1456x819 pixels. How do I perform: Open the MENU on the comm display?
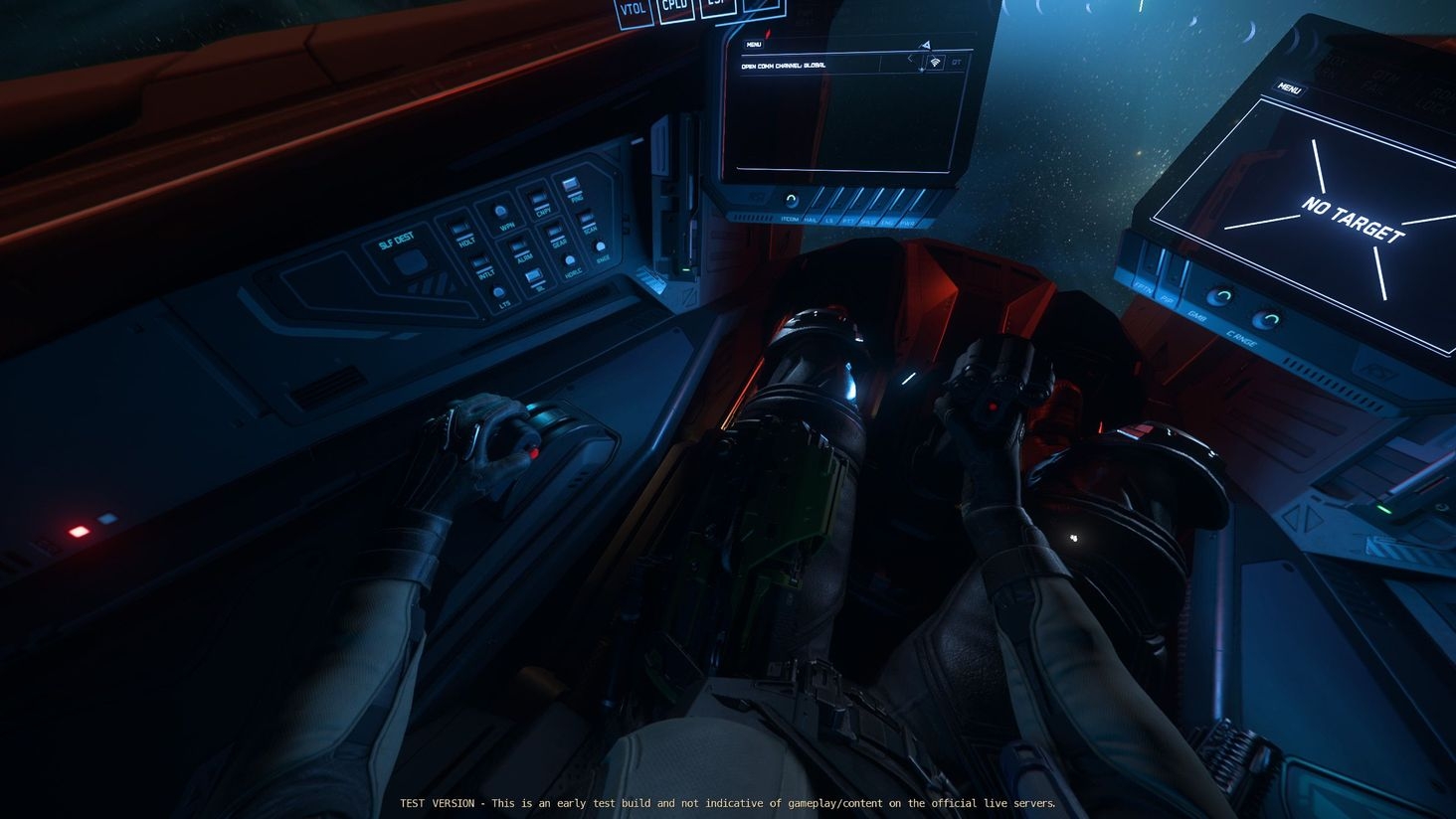click(x=754, y=45)
